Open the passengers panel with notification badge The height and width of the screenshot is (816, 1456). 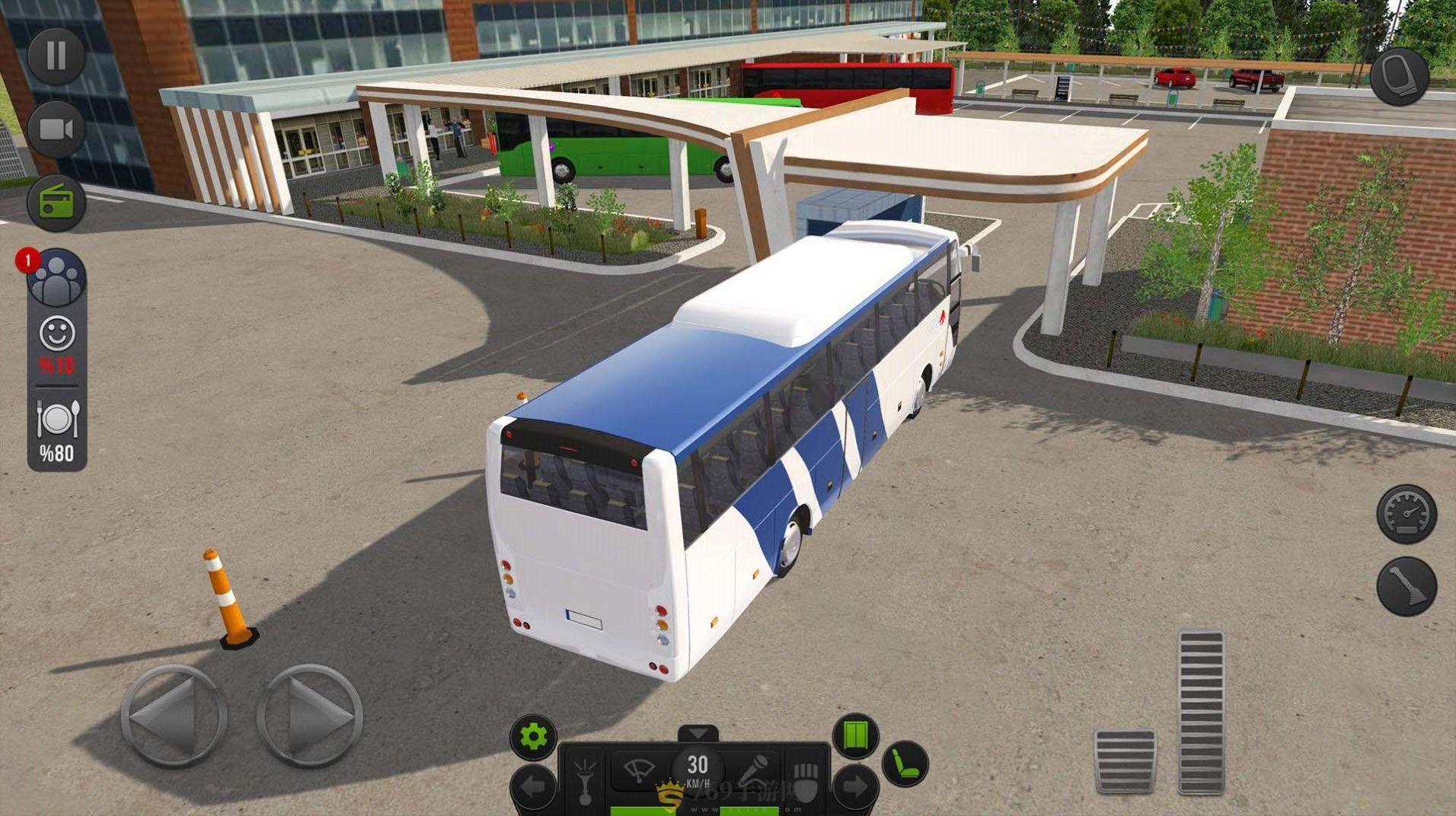56,278
